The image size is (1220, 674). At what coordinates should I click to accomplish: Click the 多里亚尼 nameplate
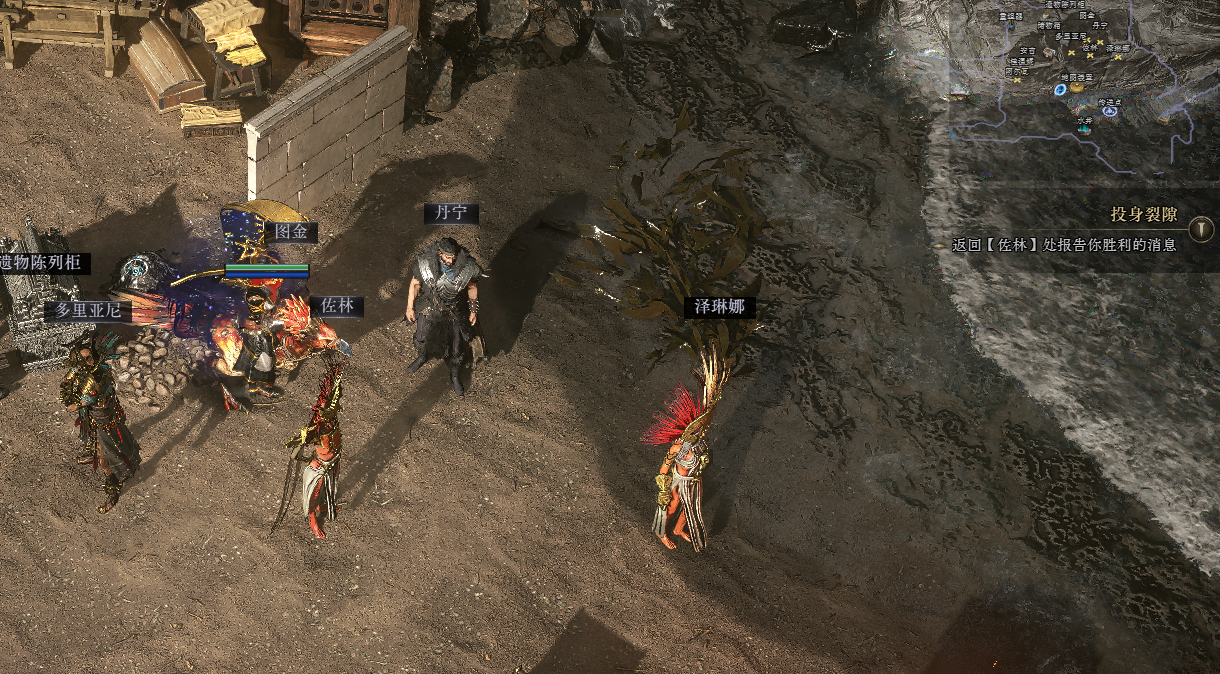pos(88,311)
